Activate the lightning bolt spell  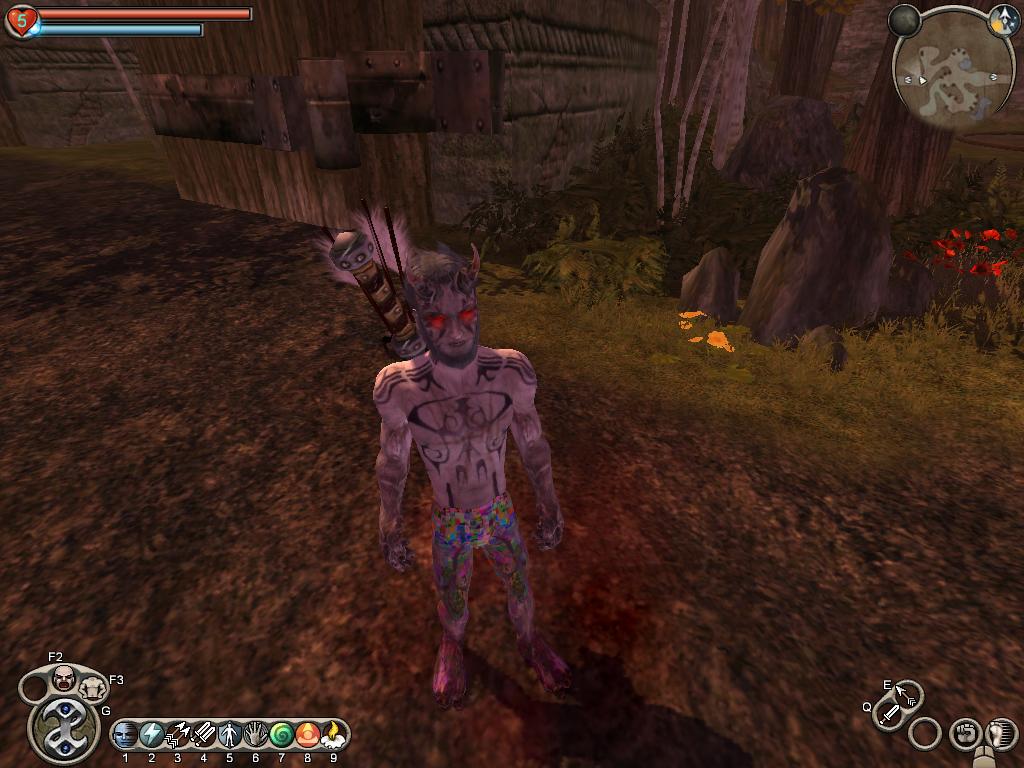(152, 736)
